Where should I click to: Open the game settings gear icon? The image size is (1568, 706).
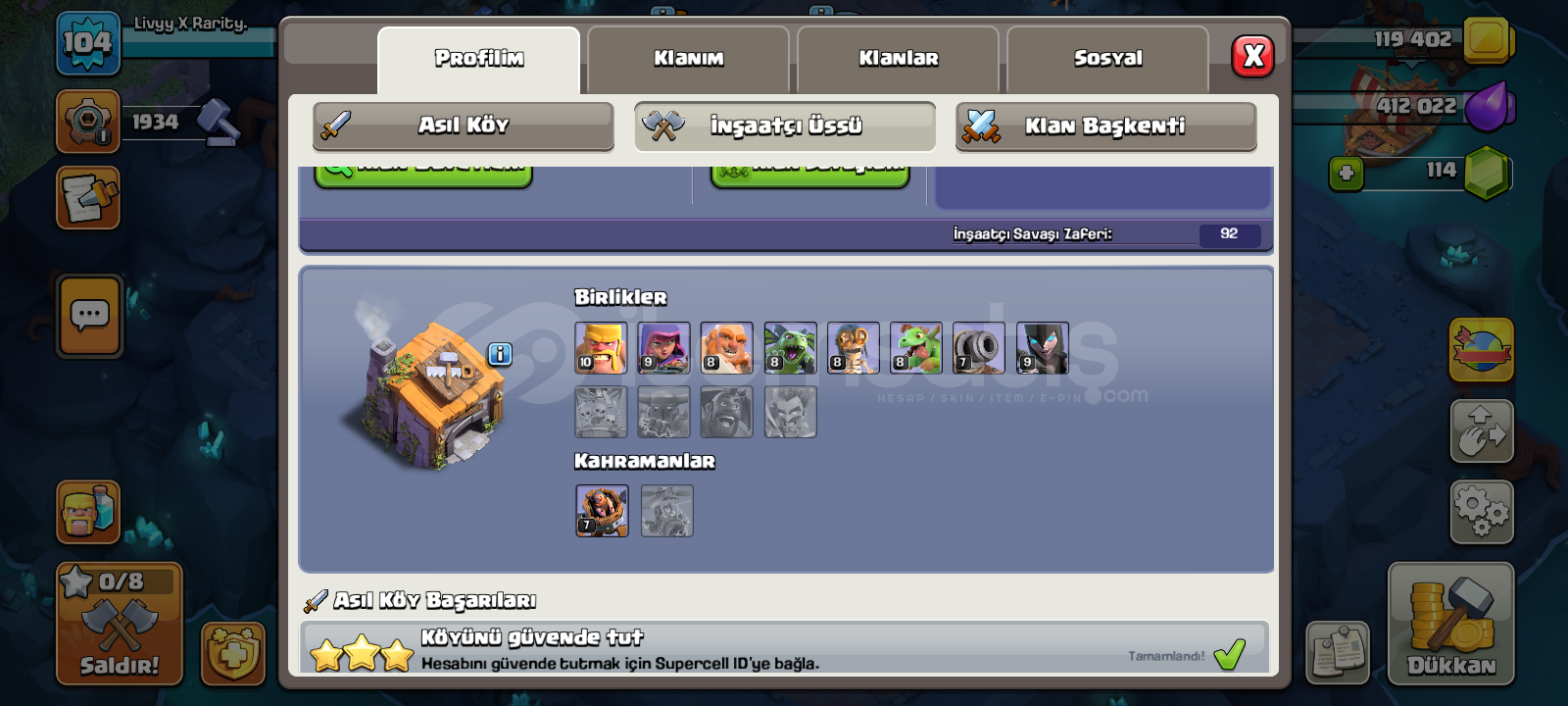(1483, 510)
